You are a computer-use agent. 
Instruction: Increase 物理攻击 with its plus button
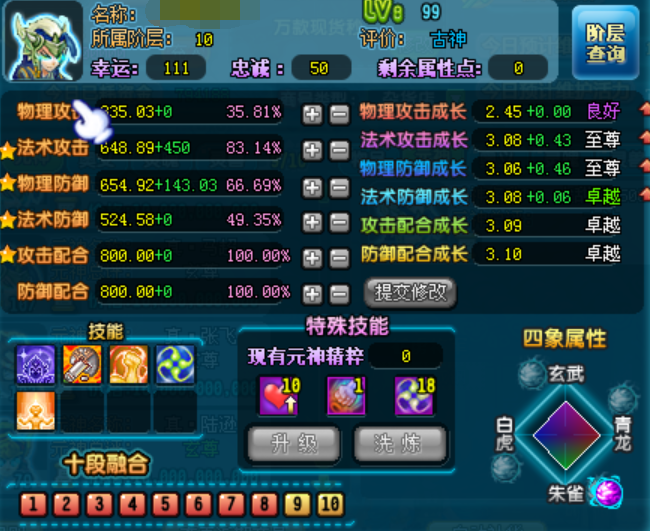[313, 114]
